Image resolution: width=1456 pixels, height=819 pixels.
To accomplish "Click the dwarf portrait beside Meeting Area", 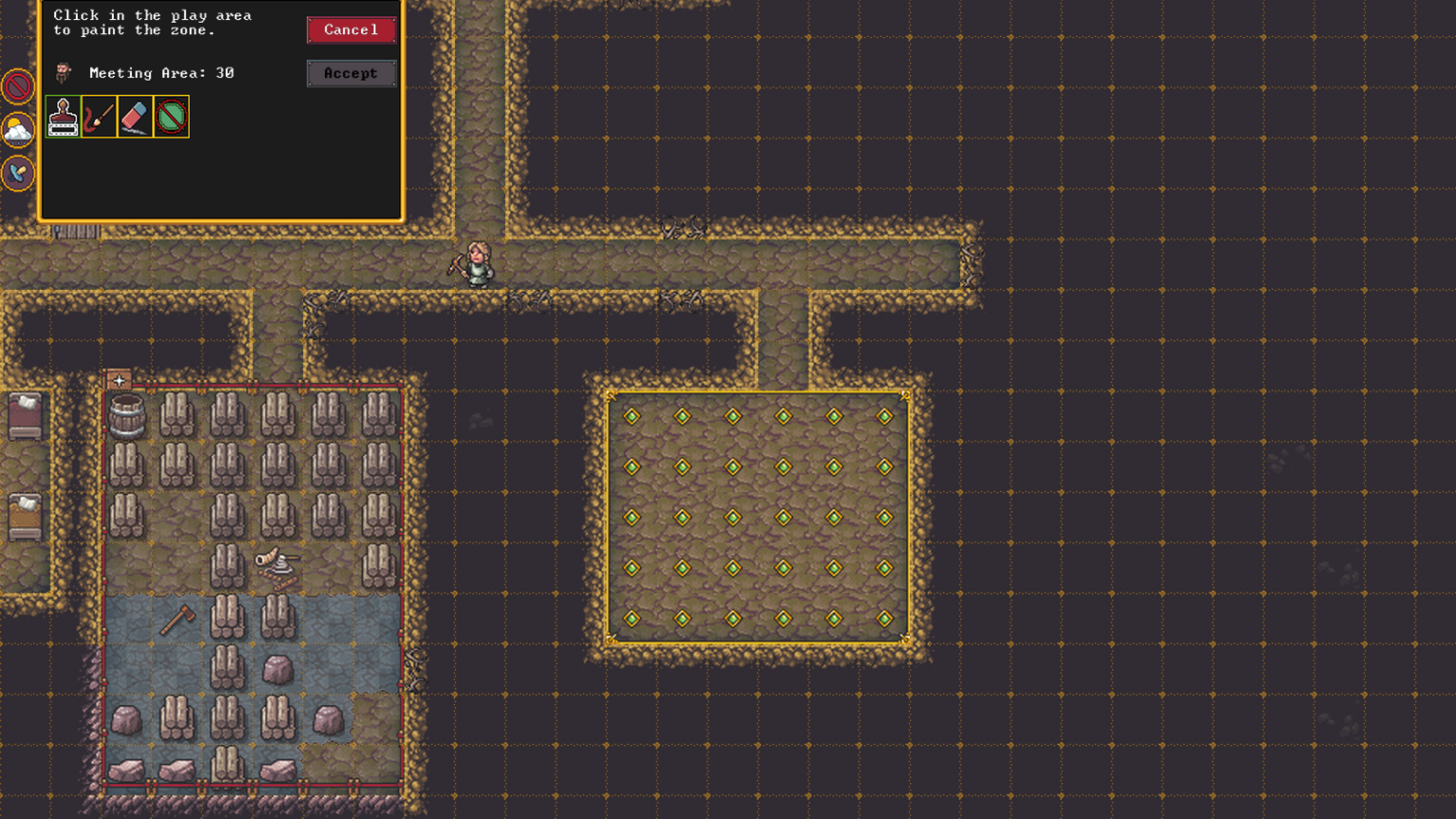I will point(61,73).
